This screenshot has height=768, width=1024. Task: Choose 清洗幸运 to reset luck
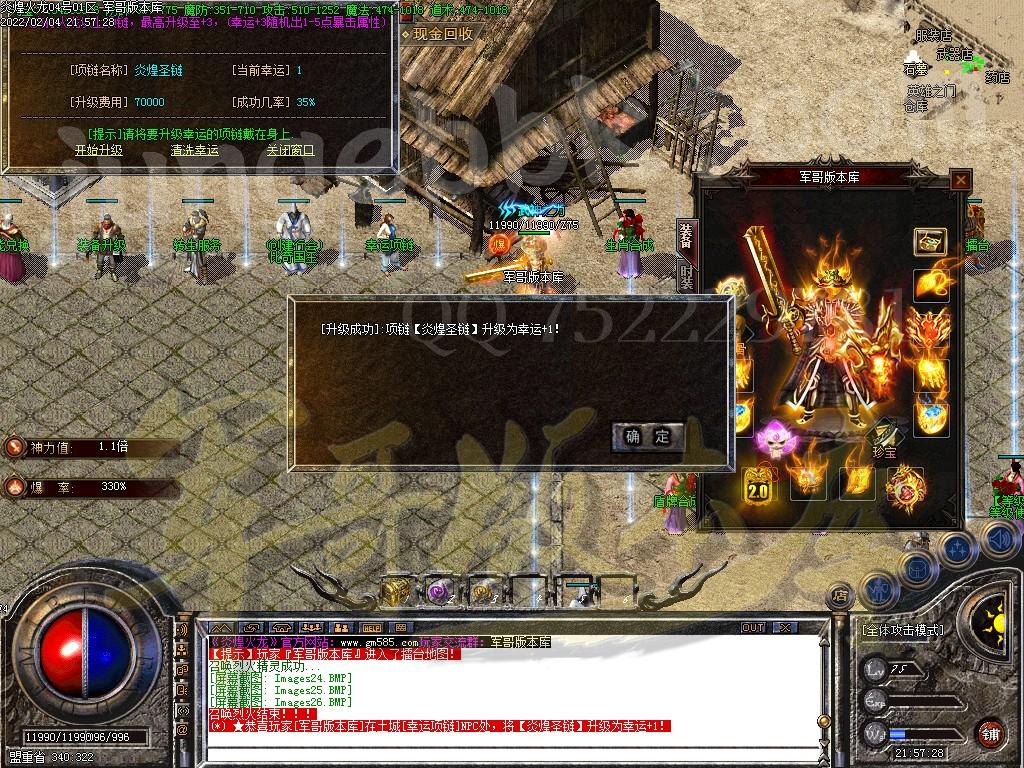point(194,151)
